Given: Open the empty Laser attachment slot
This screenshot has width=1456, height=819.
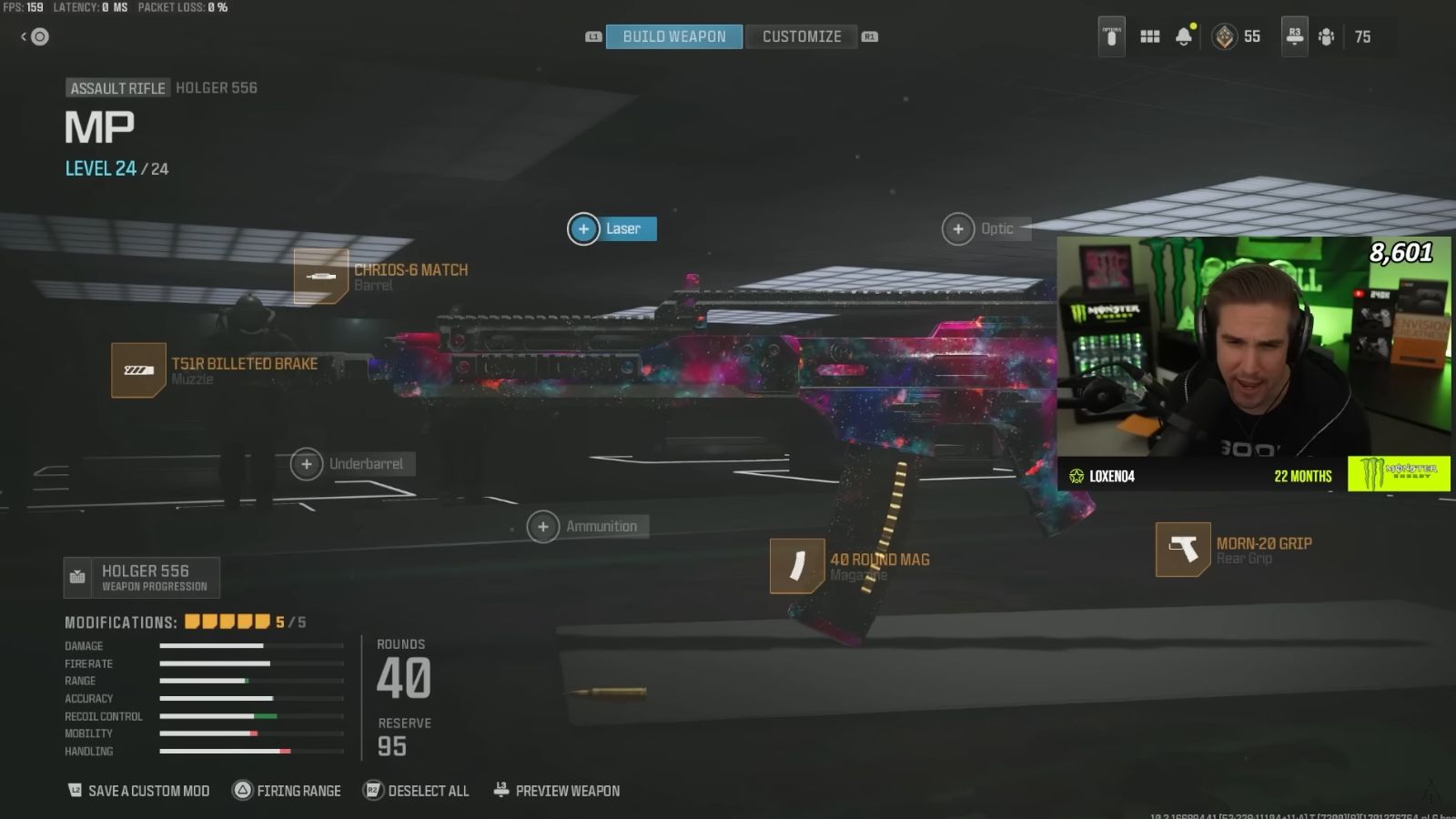Looking at the screenshot, I should click(583, 228).
